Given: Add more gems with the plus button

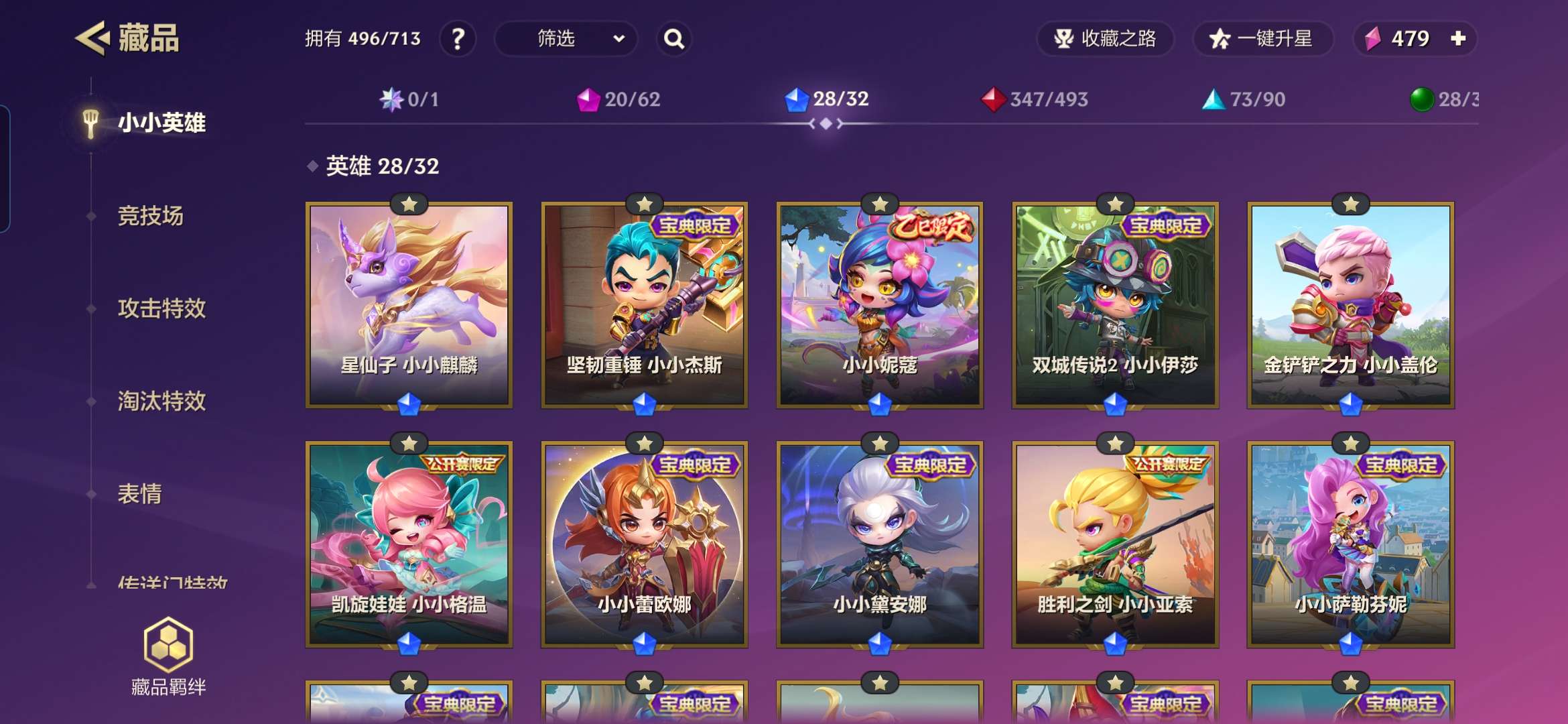Looking at the screenshot, I should 1458,39.
